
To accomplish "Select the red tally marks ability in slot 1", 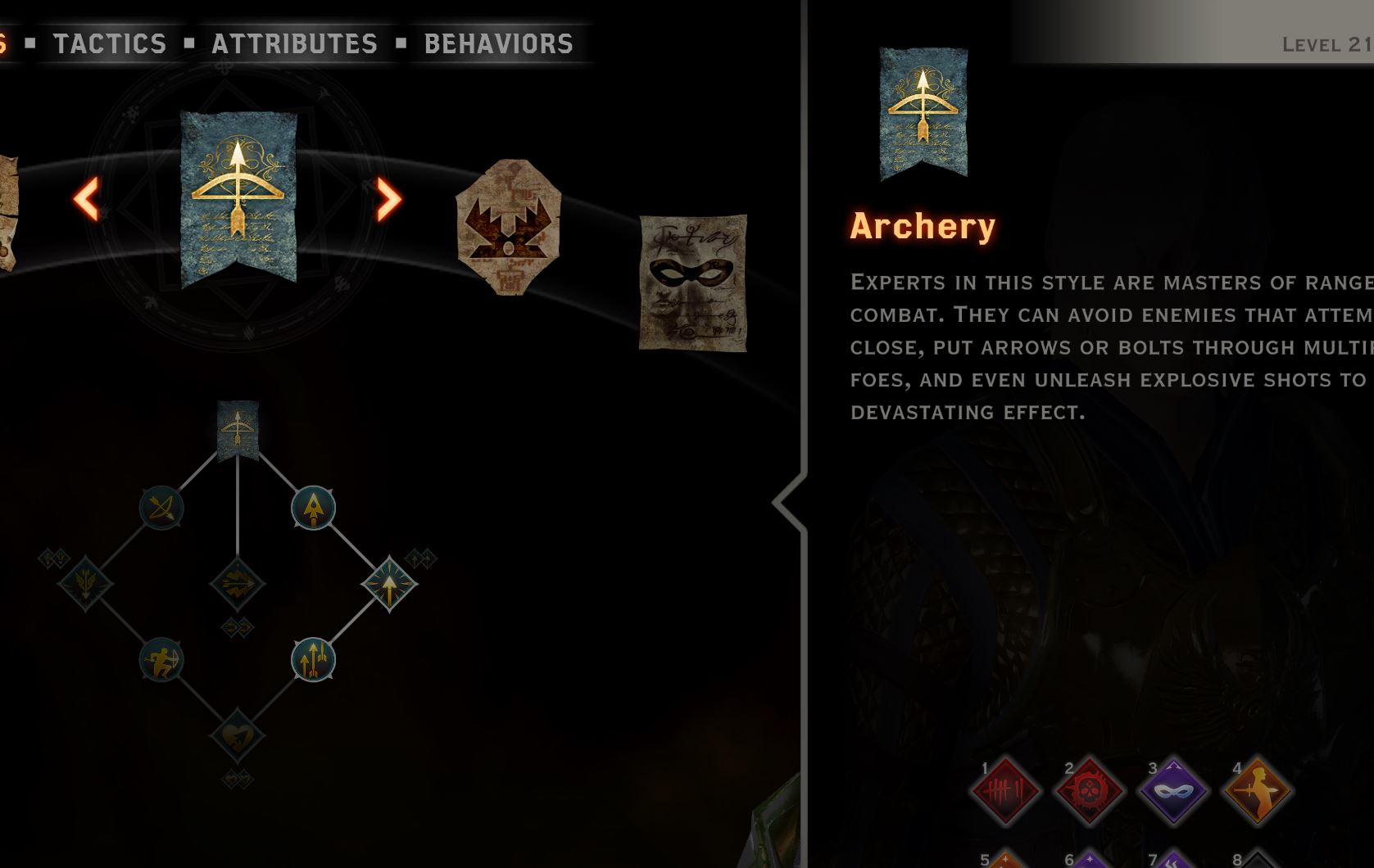I will [1004, 791].
